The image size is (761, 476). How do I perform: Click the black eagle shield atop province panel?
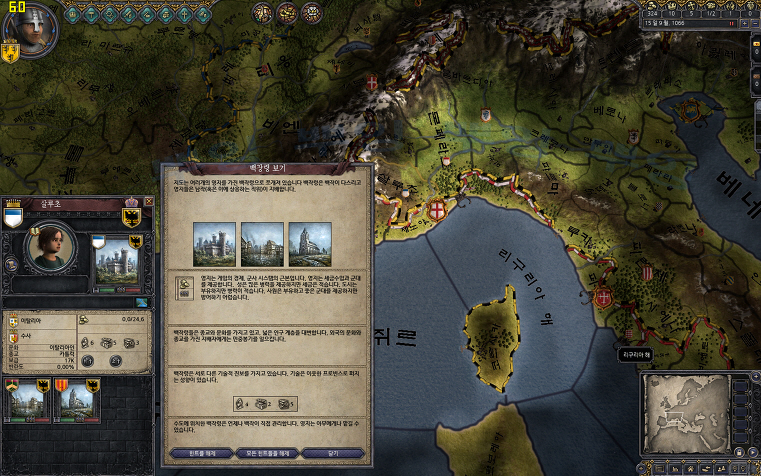coord(130,214)
